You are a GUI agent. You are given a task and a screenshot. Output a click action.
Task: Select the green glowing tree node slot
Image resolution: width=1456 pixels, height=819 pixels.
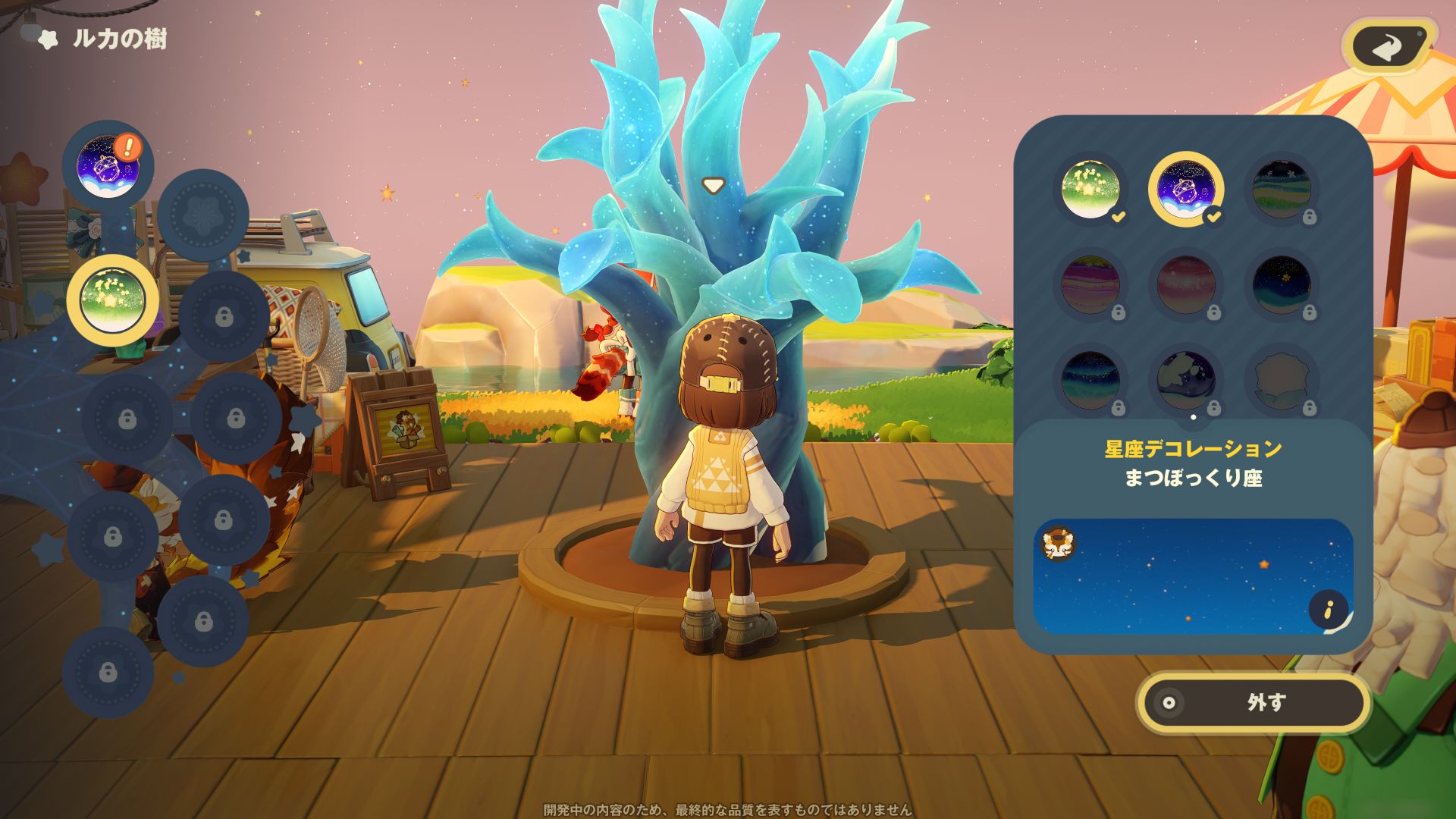pos(112,301)
